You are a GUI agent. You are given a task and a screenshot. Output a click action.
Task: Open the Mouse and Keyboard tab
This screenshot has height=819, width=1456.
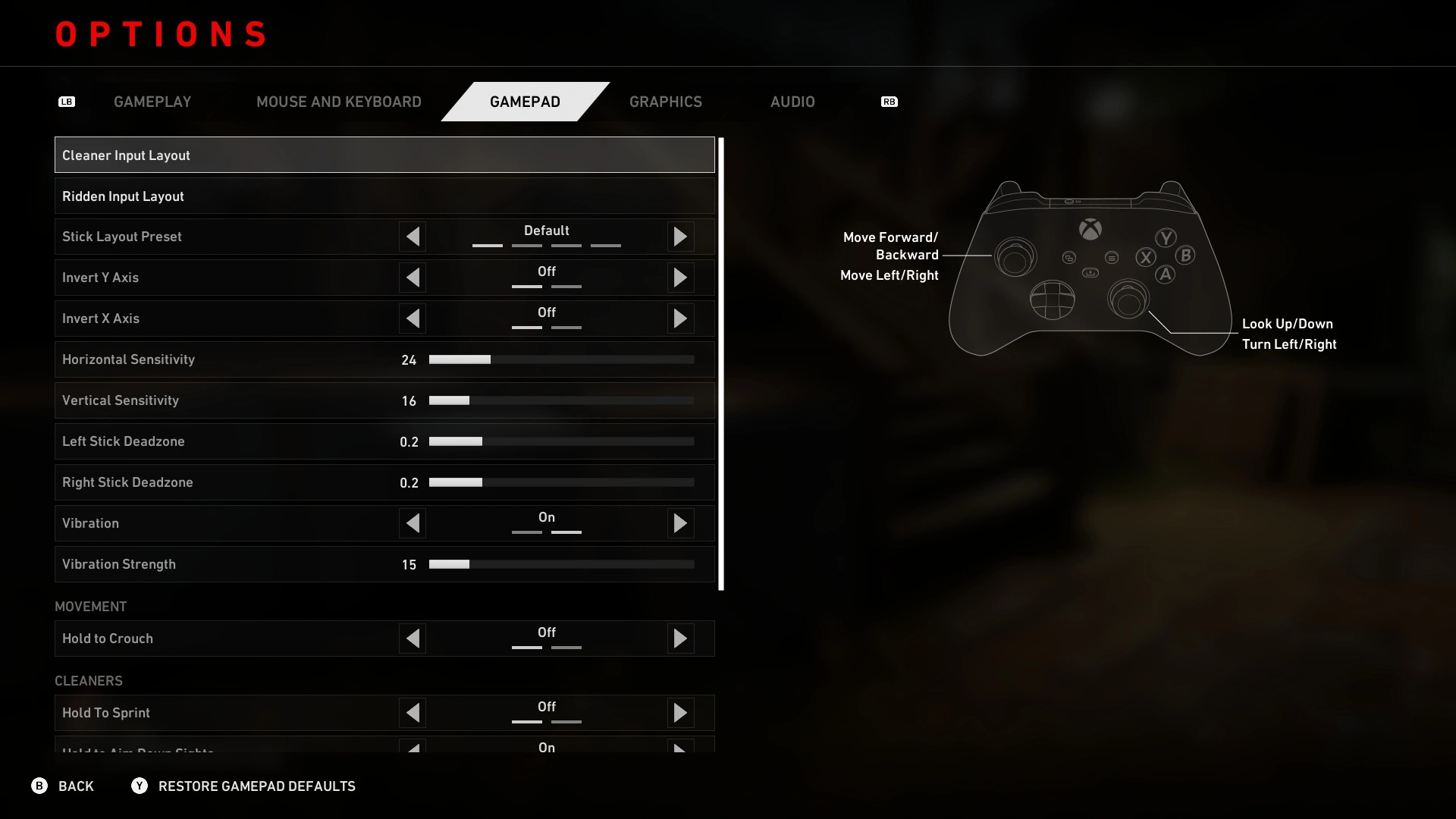(338, 102)
